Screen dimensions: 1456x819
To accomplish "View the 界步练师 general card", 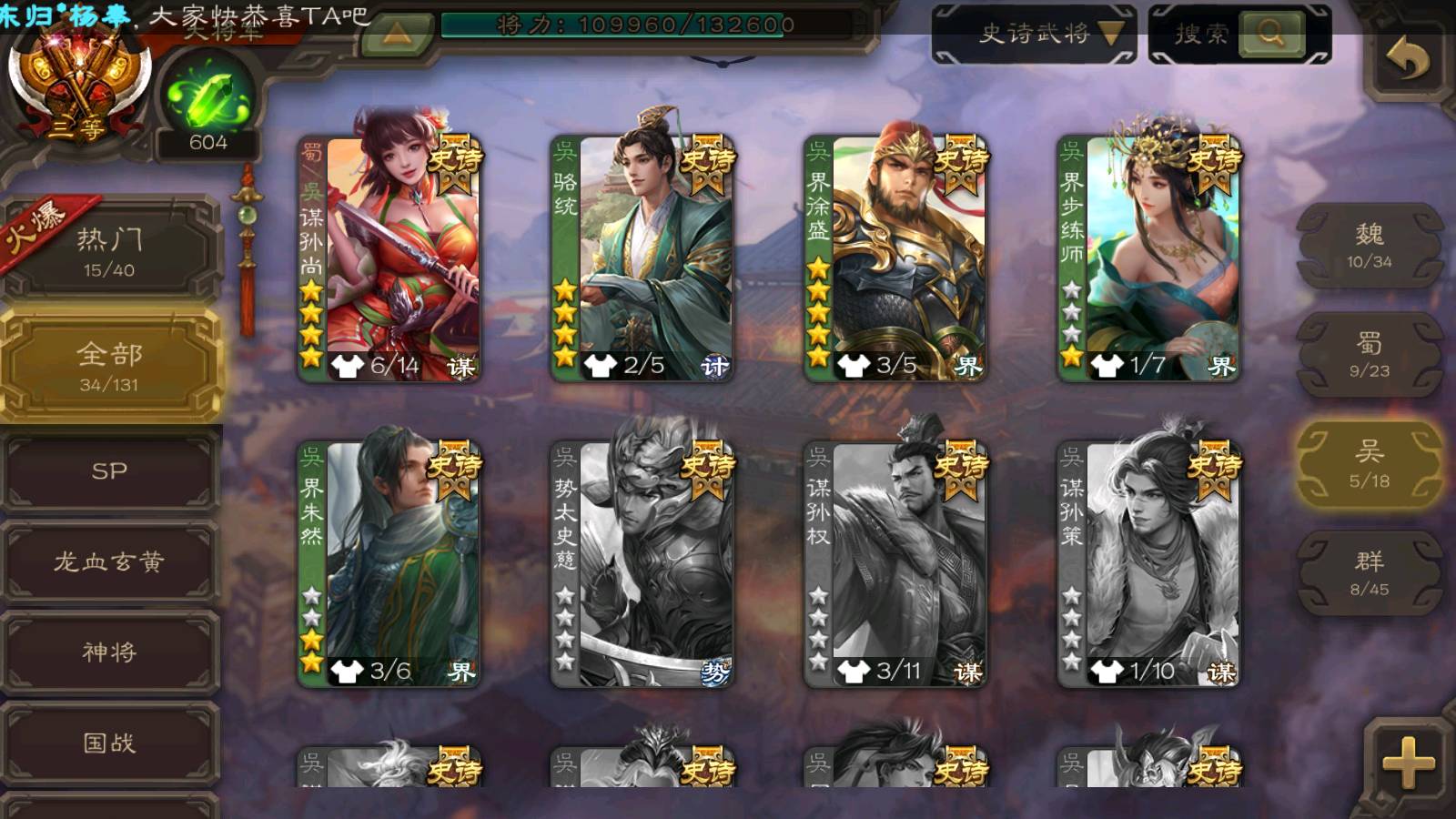I will pyautogui.click(x=1149, y=258).
